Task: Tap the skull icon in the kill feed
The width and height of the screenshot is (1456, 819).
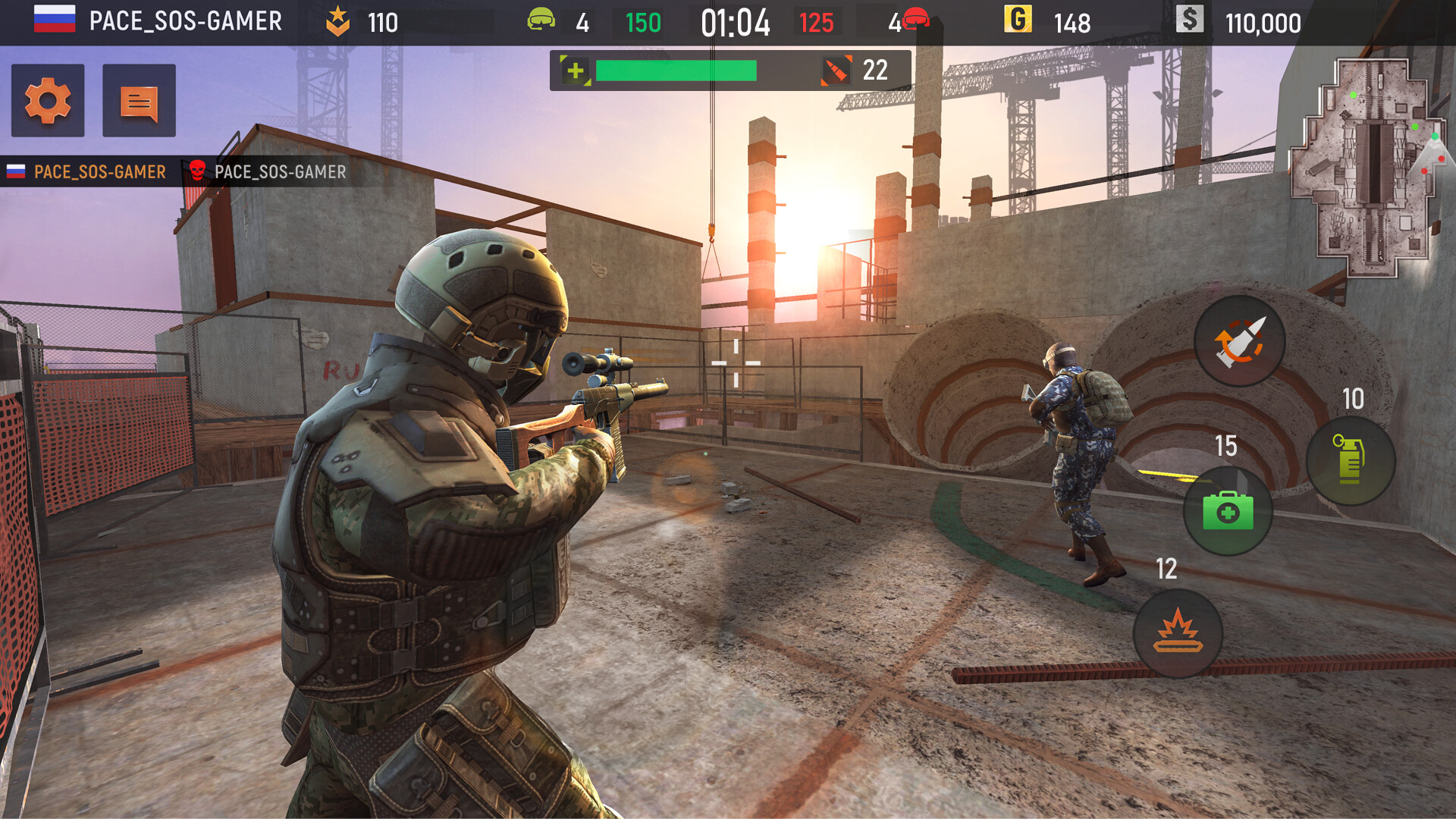Action: point(196,171)
